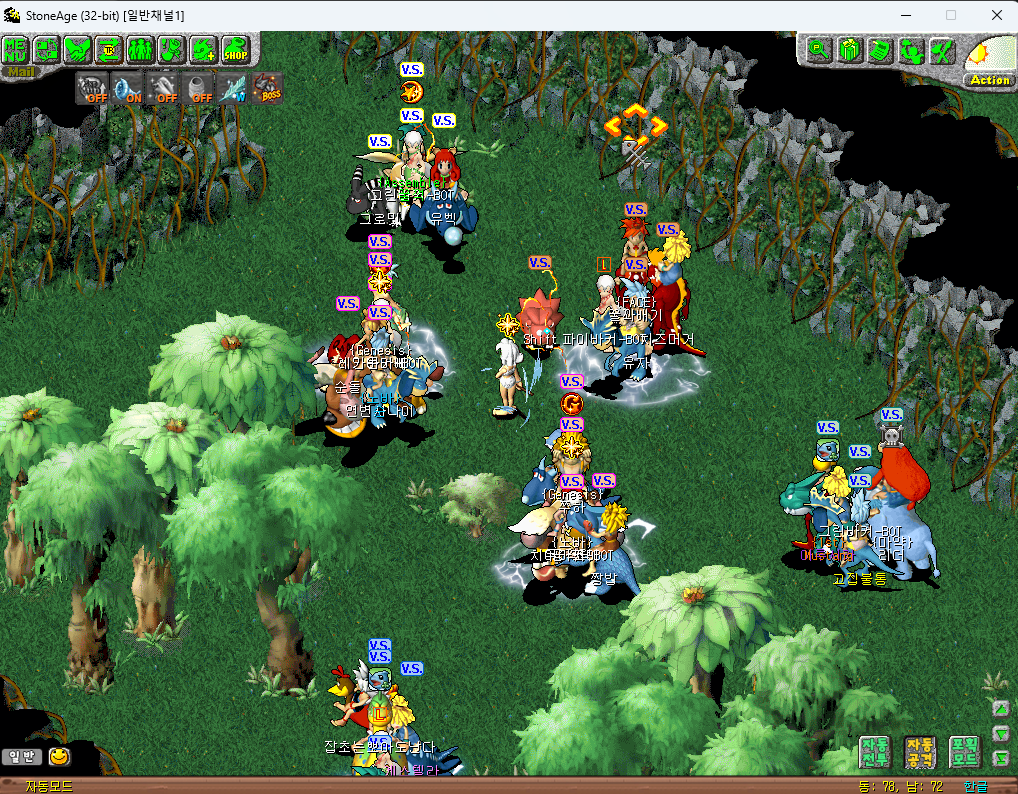The height and width of the screenshot is (794, 1018).
Task: Open the magnifier P search icon
Action: pyautogui.click(x=819, y=49)
